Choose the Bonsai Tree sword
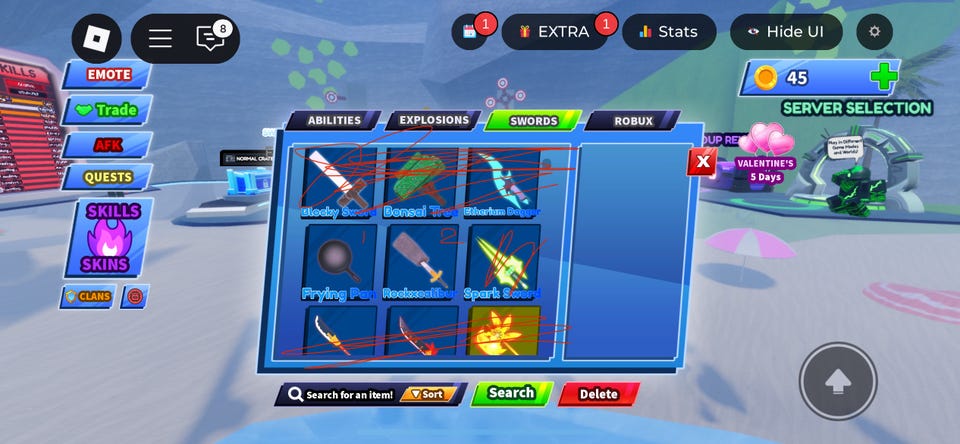Screen dimensions: 960x444 (421, 180)
